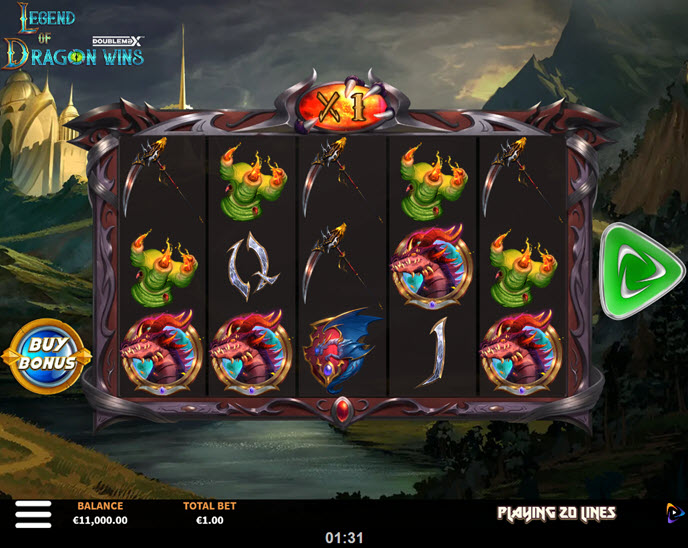This screenshot has width=688, height=548.
Task: Open the hamburger menu
Action: click(32, 514)
